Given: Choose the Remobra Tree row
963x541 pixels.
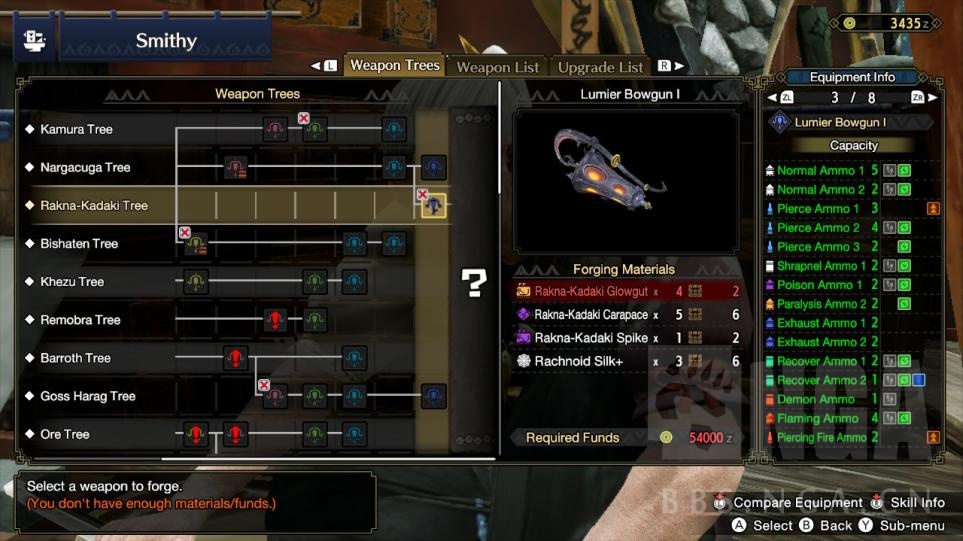Looking at the screenshot, I should [x=80, y=320].
